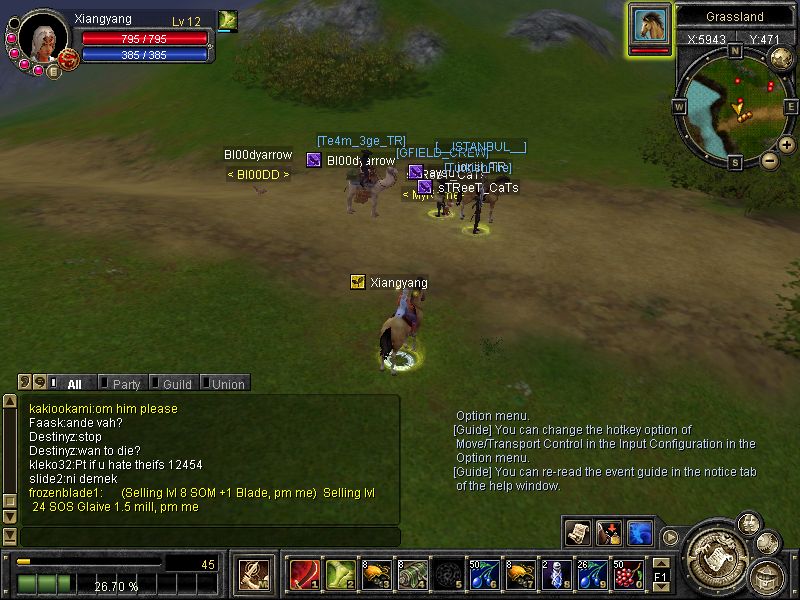This screenshot has width=800, height=600.
Task: Click Xiangyang's character portrait
Action: point(42,38)
